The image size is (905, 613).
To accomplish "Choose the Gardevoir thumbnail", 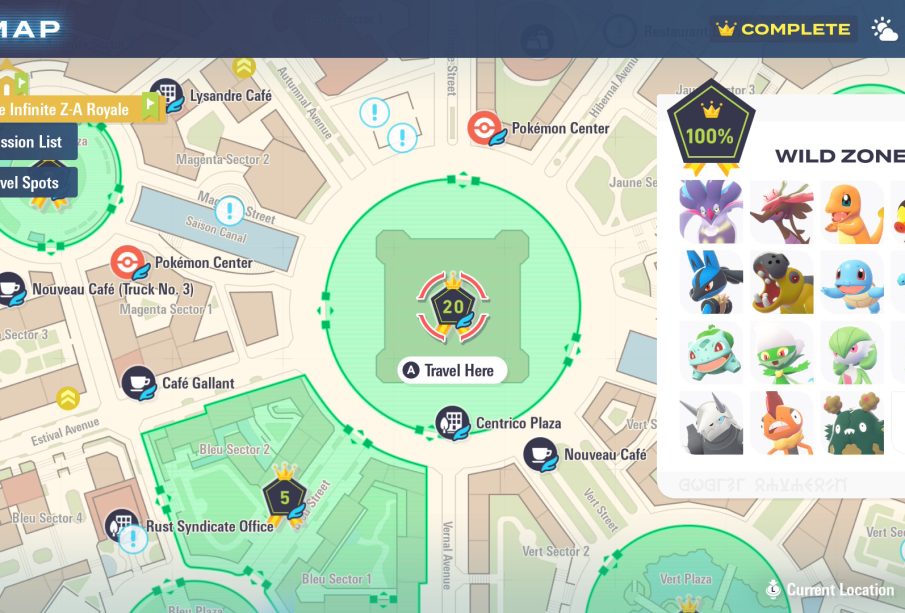I will click(853, 352).
